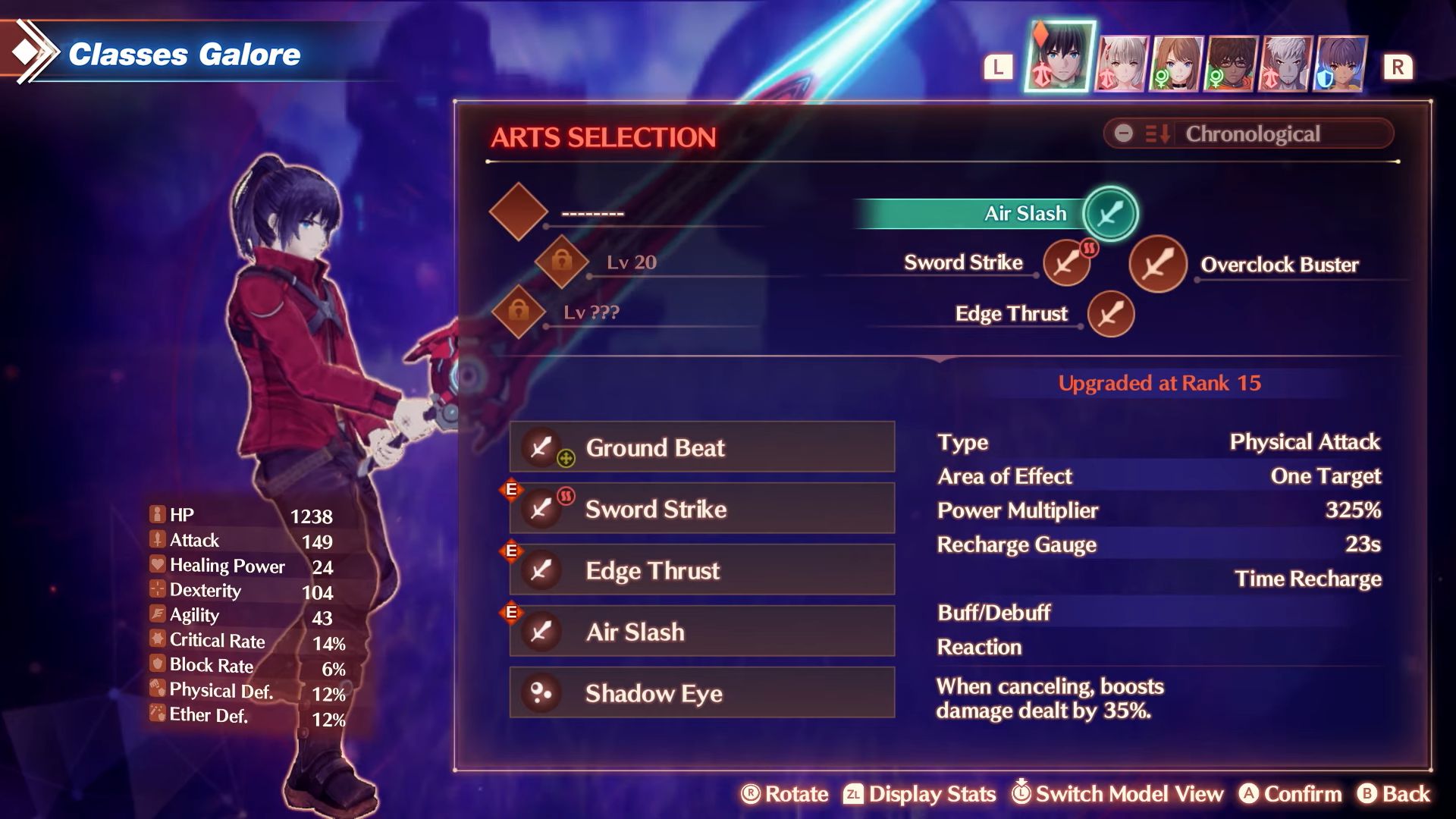Choose the equipped Edge Thrust slot icon

click(x=1110, y=314)
